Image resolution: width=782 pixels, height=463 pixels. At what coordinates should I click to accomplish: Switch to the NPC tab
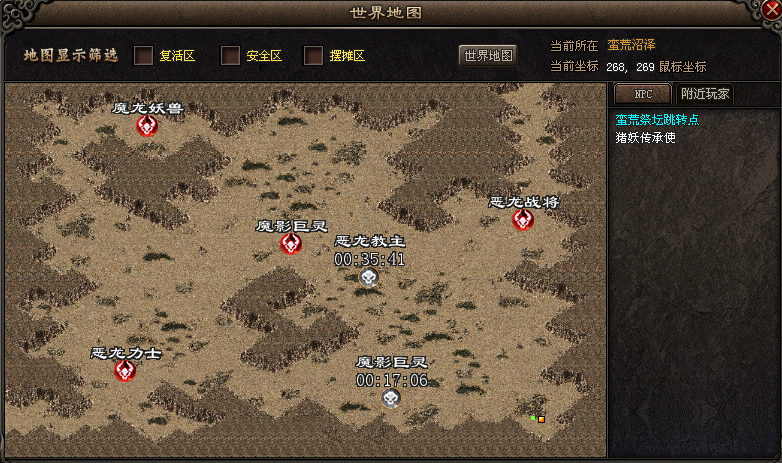pyautogui.click(x=642, y=94)
